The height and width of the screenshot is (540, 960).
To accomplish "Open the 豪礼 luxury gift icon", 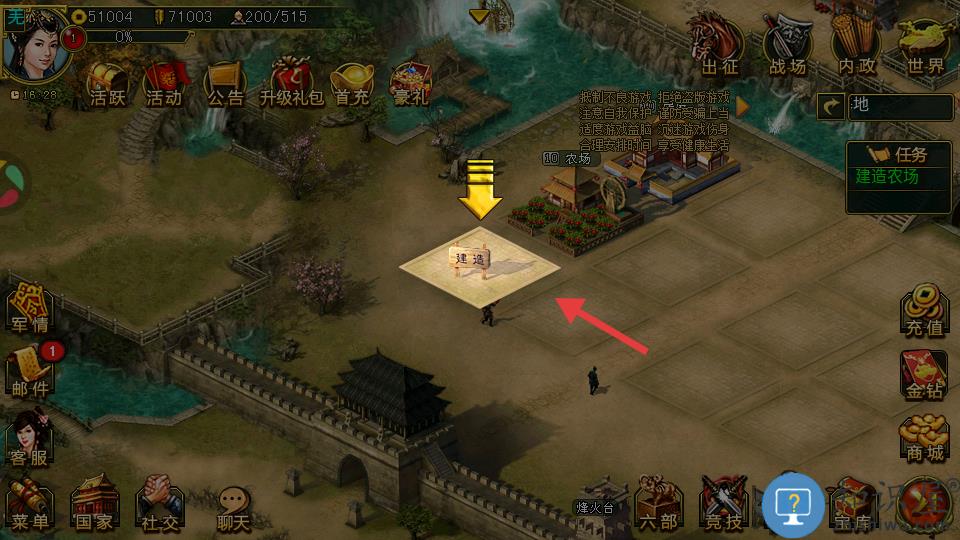I will 410,82.
